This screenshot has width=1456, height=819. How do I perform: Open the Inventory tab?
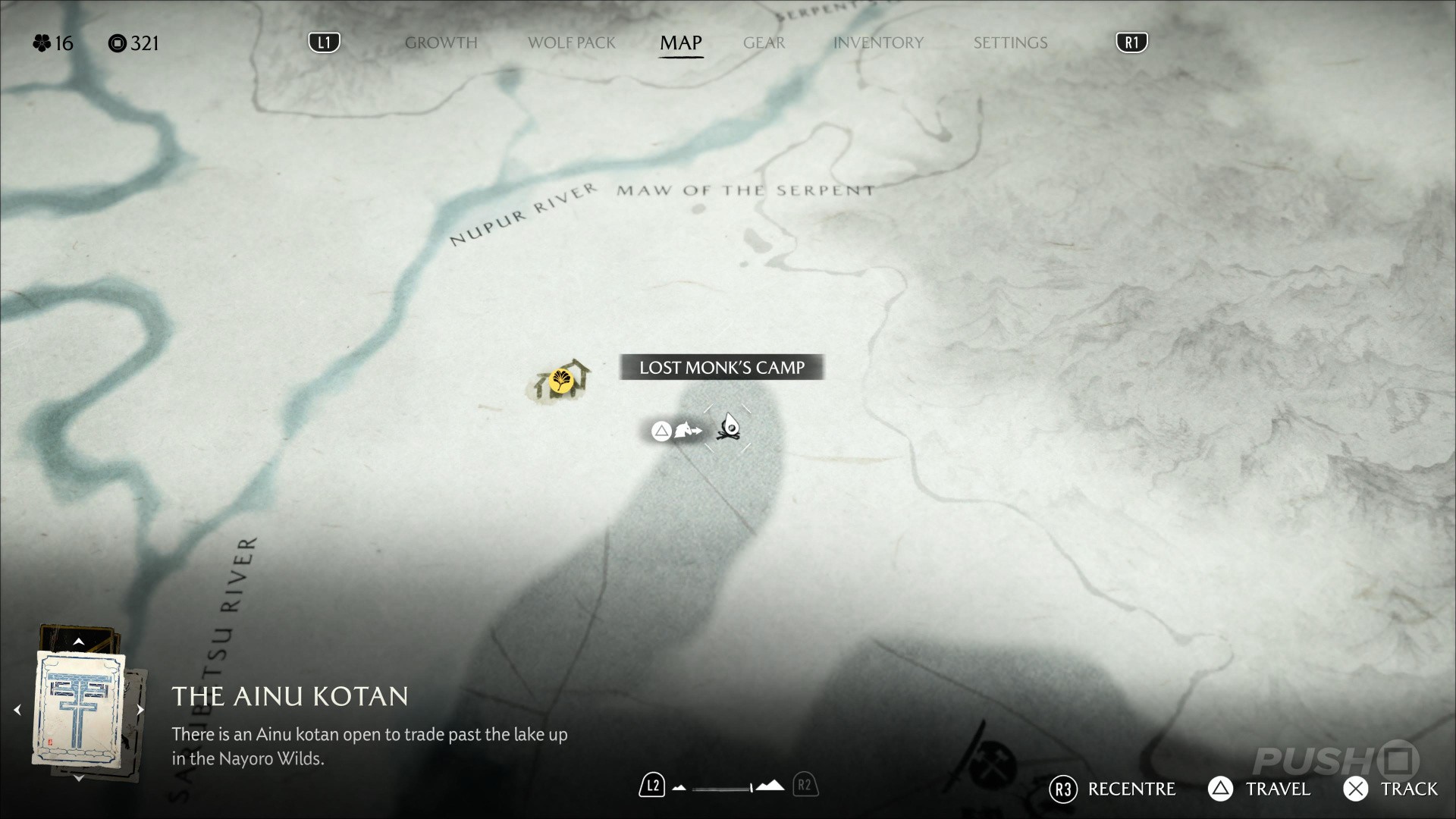(878, 43)
